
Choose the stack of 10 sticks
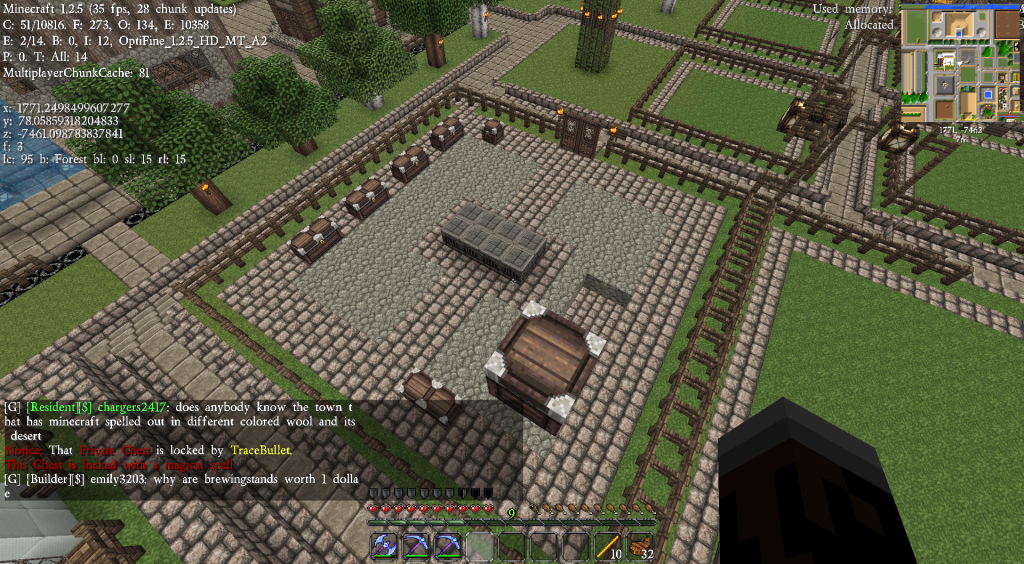coord(608,546)
